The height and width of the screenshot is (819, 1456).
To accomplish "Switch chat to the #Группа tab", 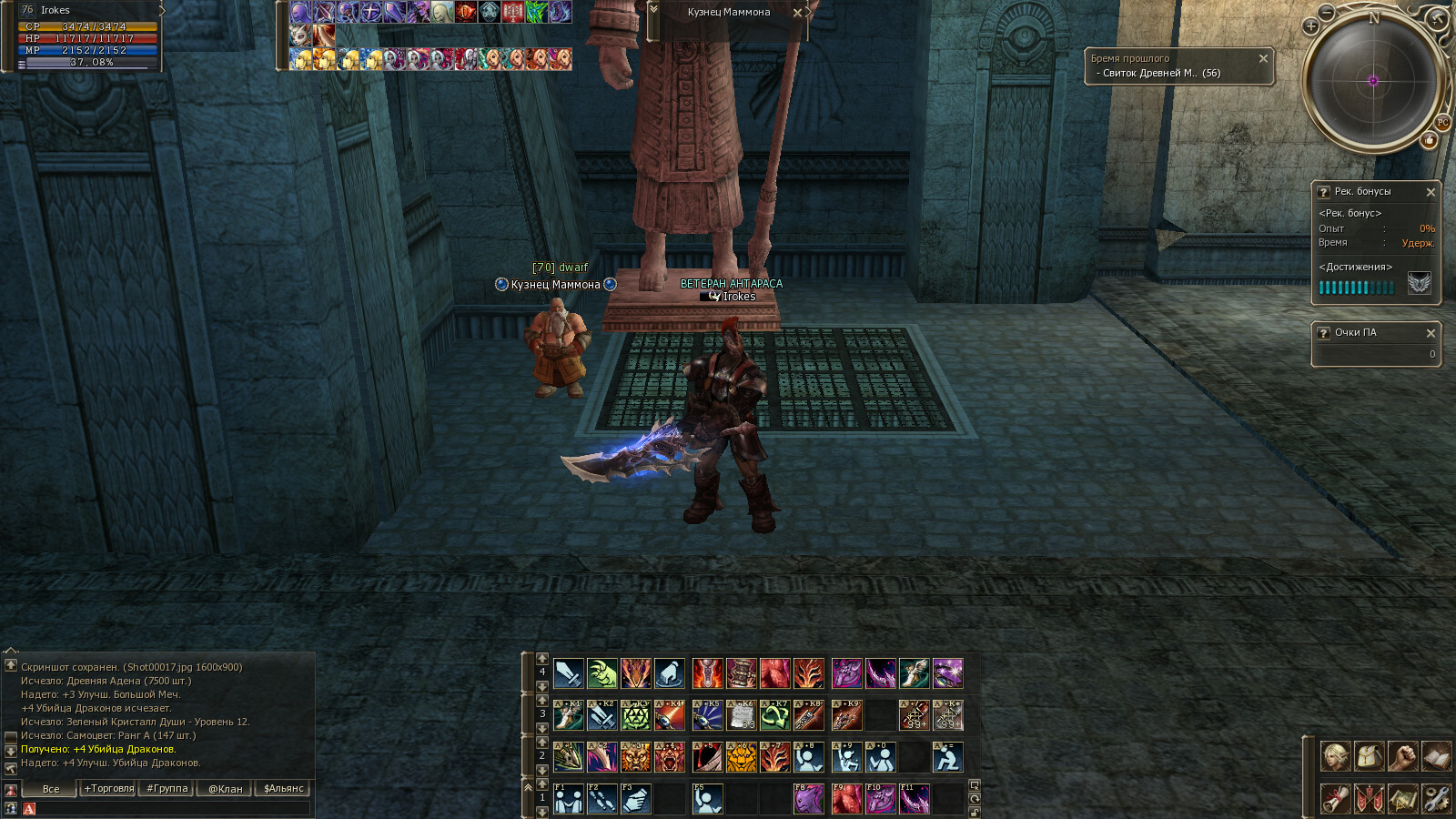I will point(167,788).
